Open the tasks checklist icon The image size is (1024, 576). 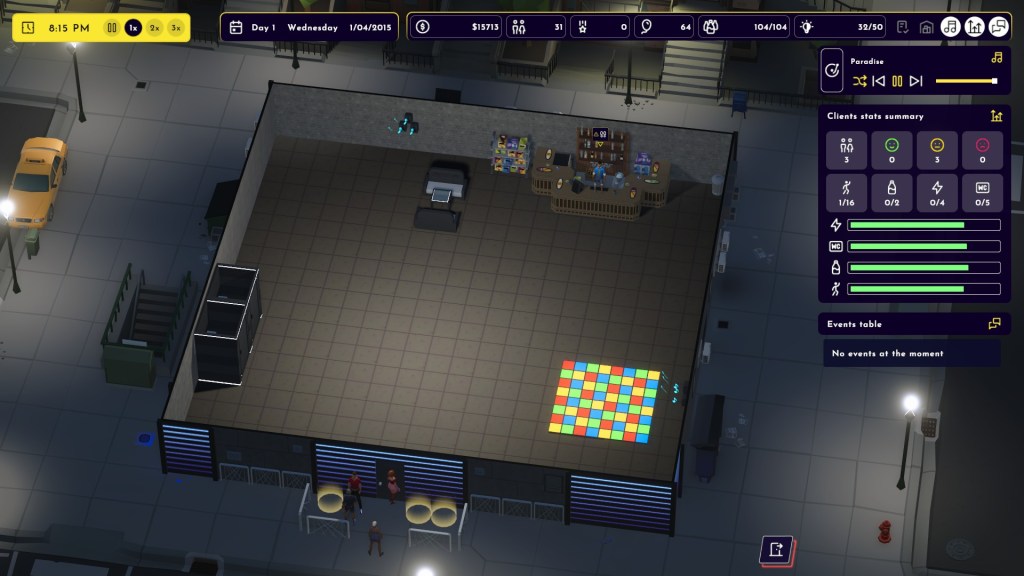[903, 27]
